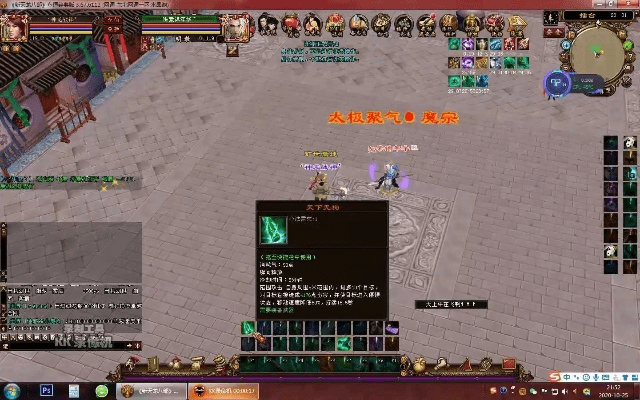Click the player character portrait
The width and height of the screenshot is (640, 400).
click(13, 29)
